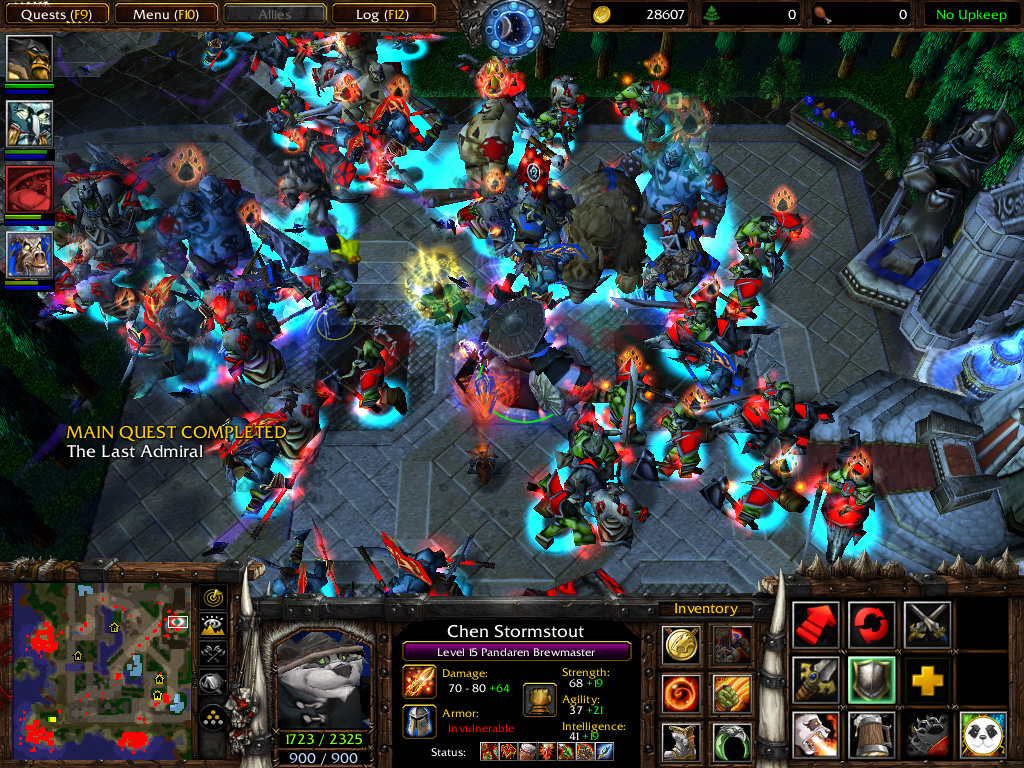
Task: Issue the red arrow Move command
Action: point(816,625)
